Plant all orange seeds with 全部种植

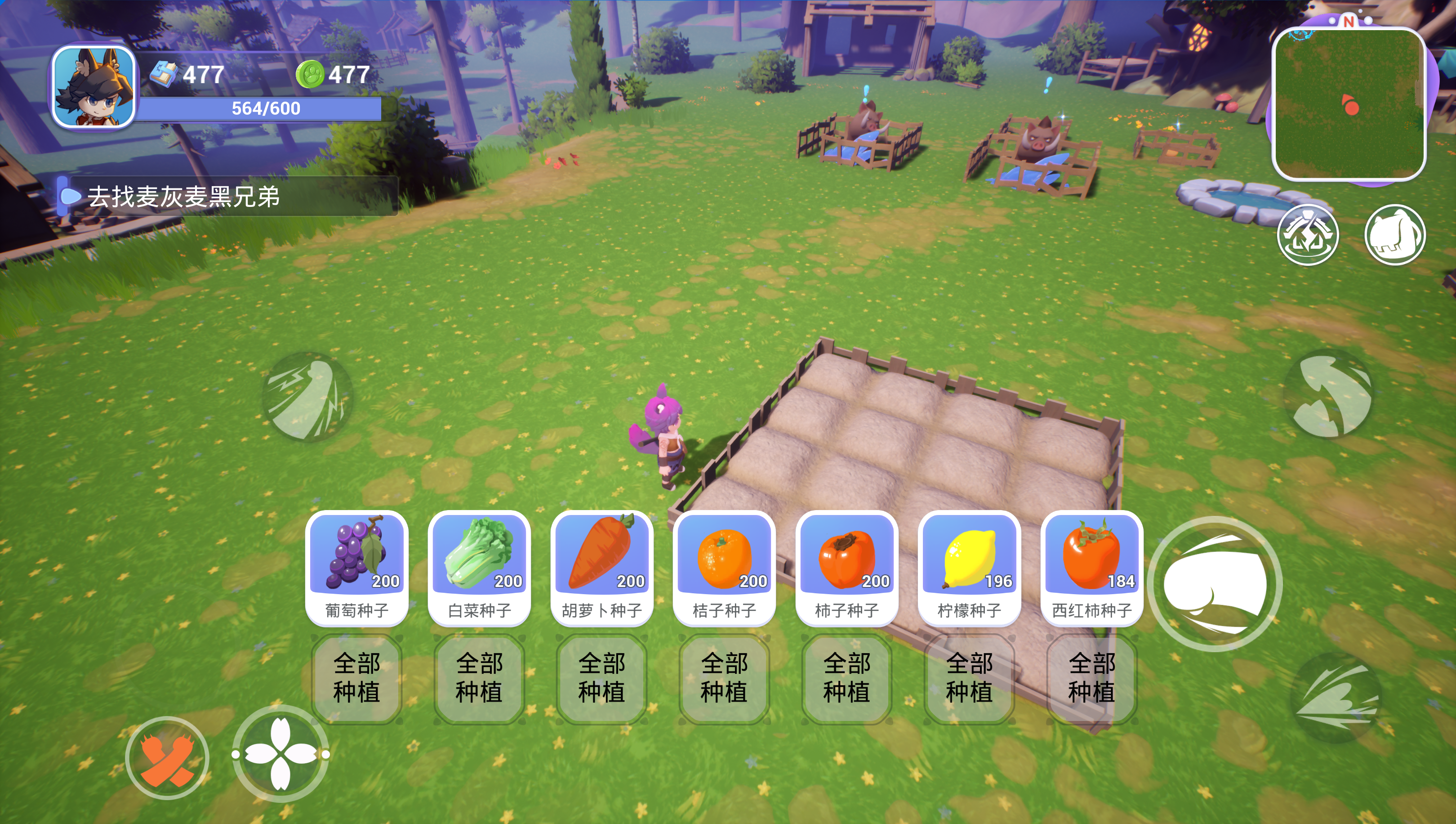click(x=724, y=678)
